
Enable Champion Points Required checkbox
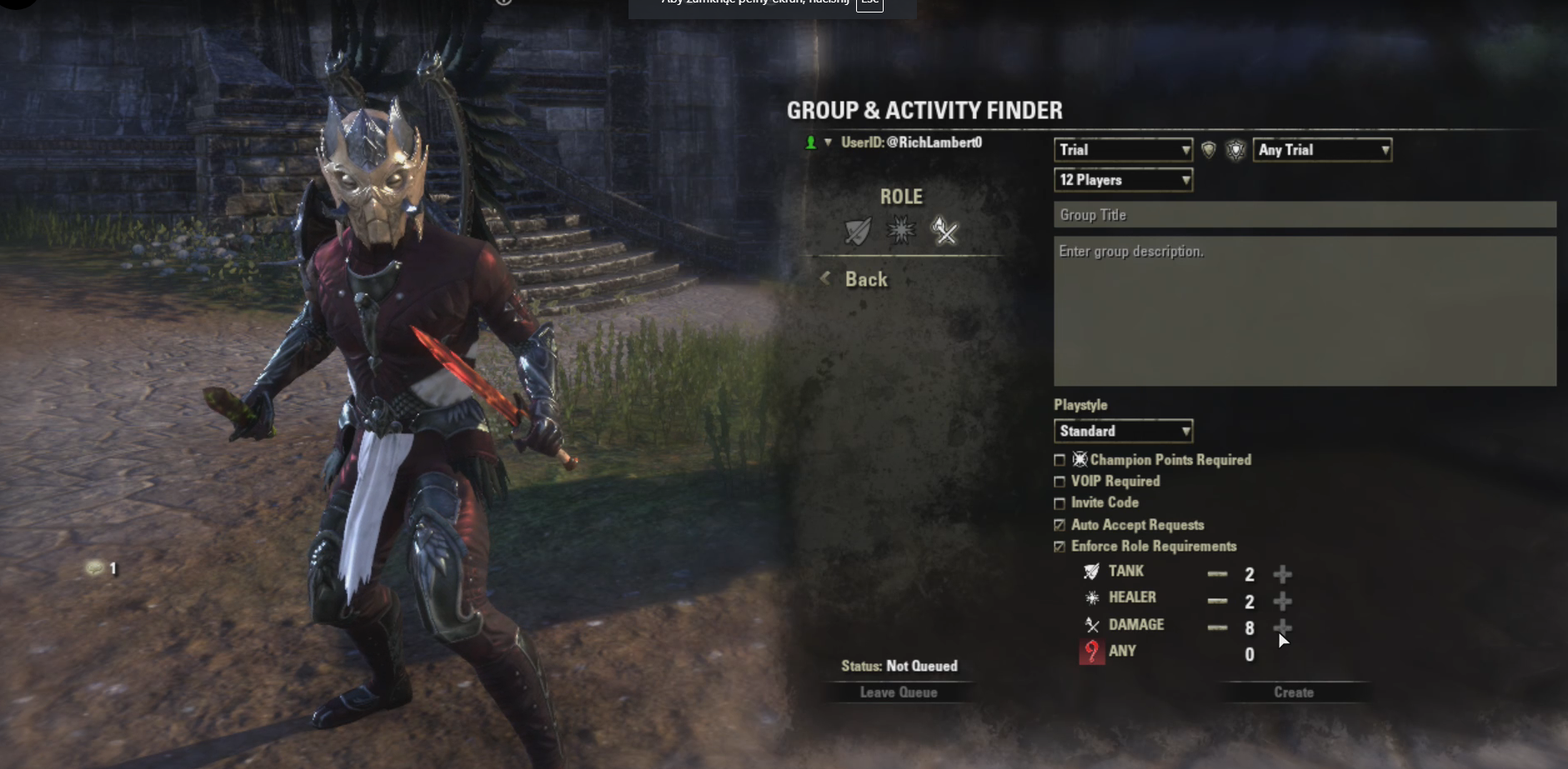point(1060,460)
